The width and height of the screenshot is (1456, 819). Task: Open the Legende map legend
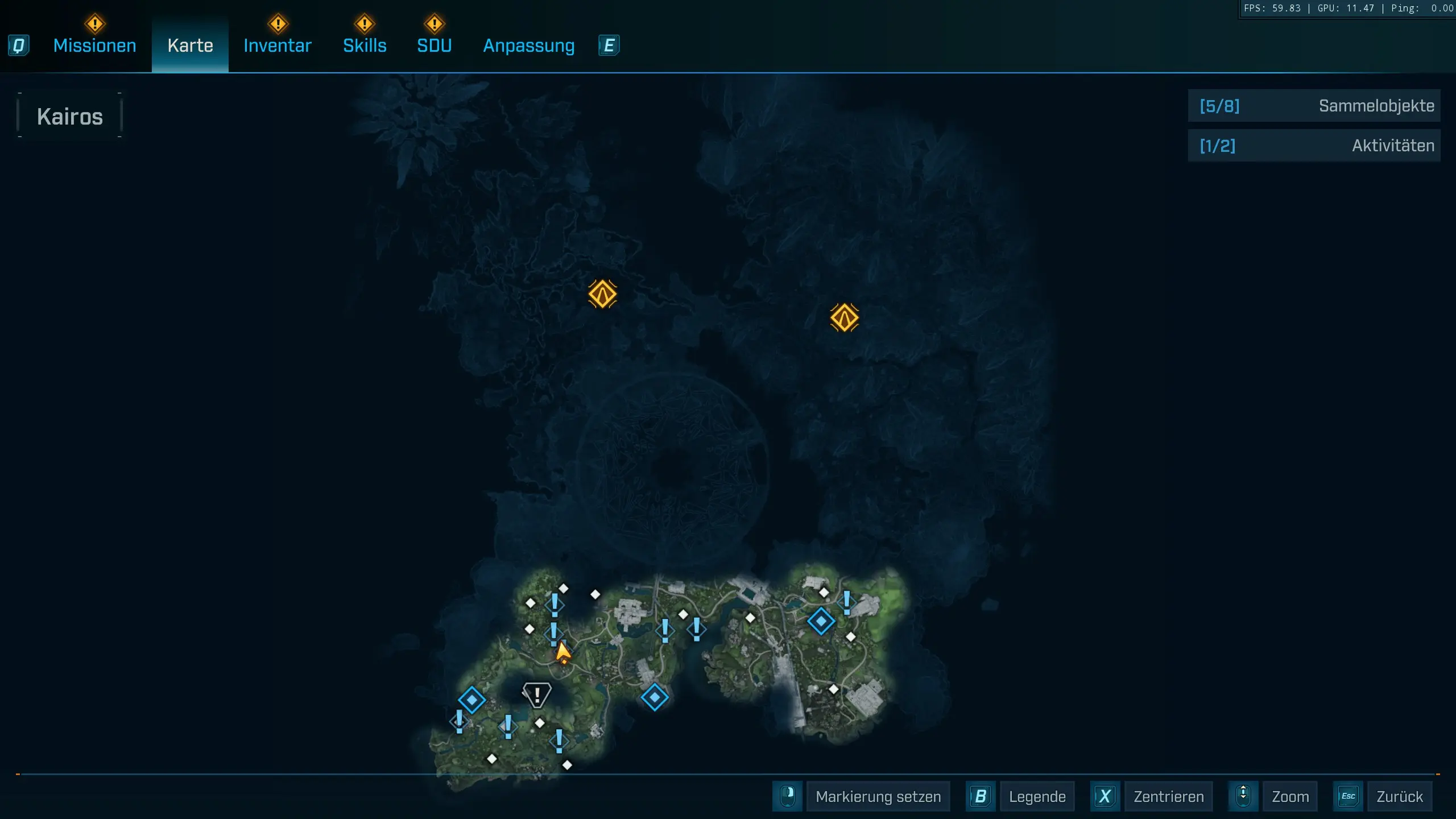(1036, 796)
